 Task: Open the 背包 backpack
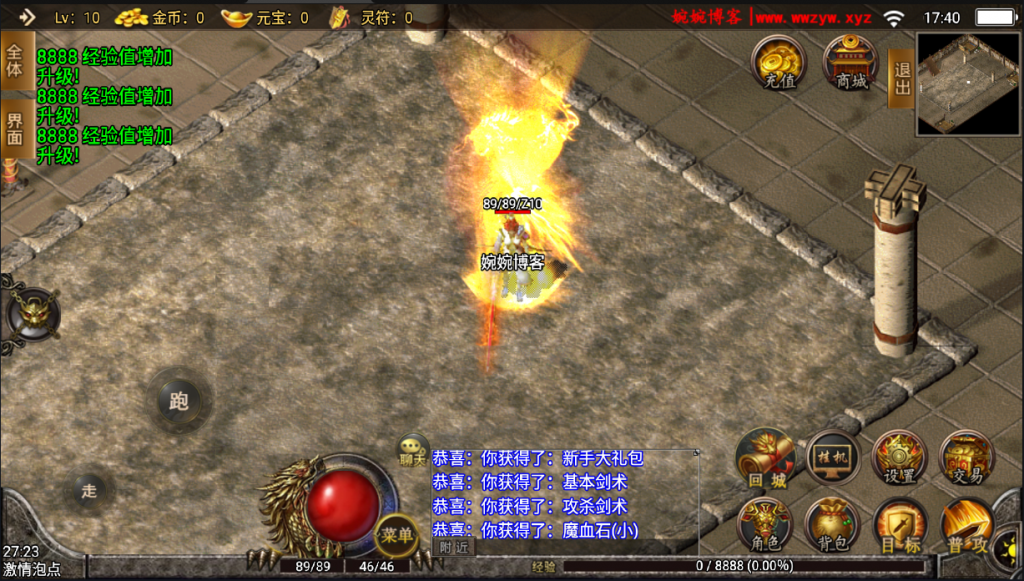[x=832, y=526]
